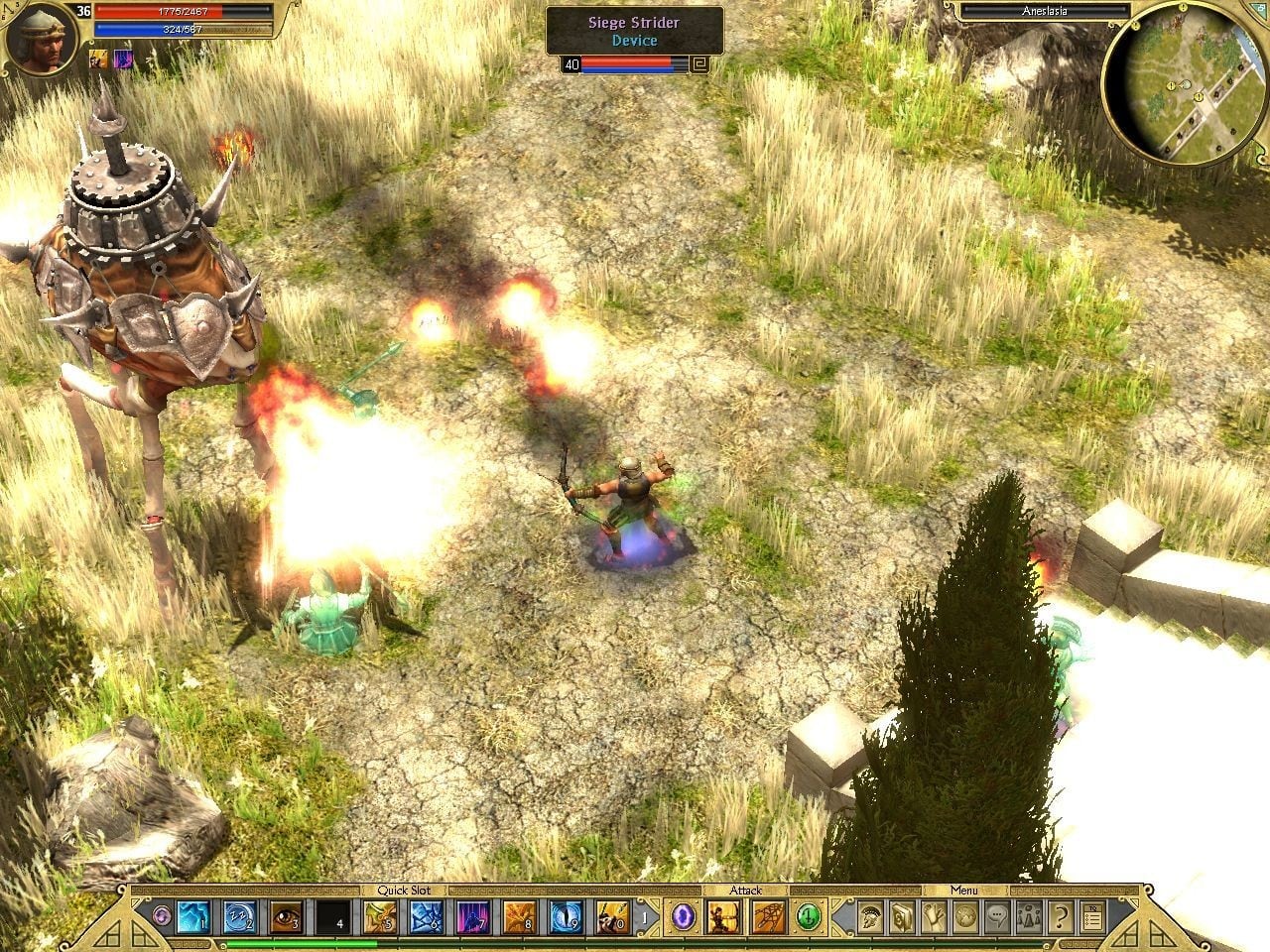Activate the skill in quick slot 0
This screenshot has height=952, width=1270.
(x=612, y=917)
